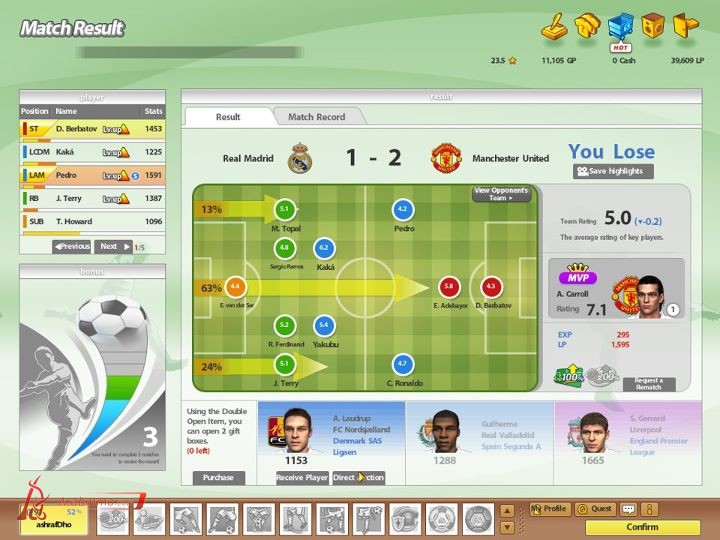Go to the previous player page
The height and width of the screenshot is (540, 720).
click(72, 246)
